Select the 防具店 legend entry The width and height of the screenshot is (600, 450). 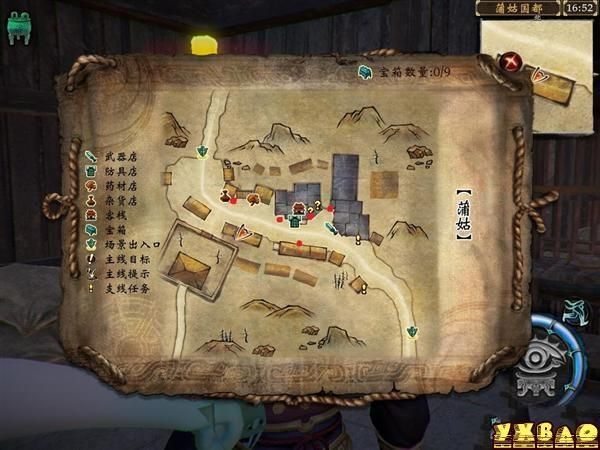tap(119, 171)
